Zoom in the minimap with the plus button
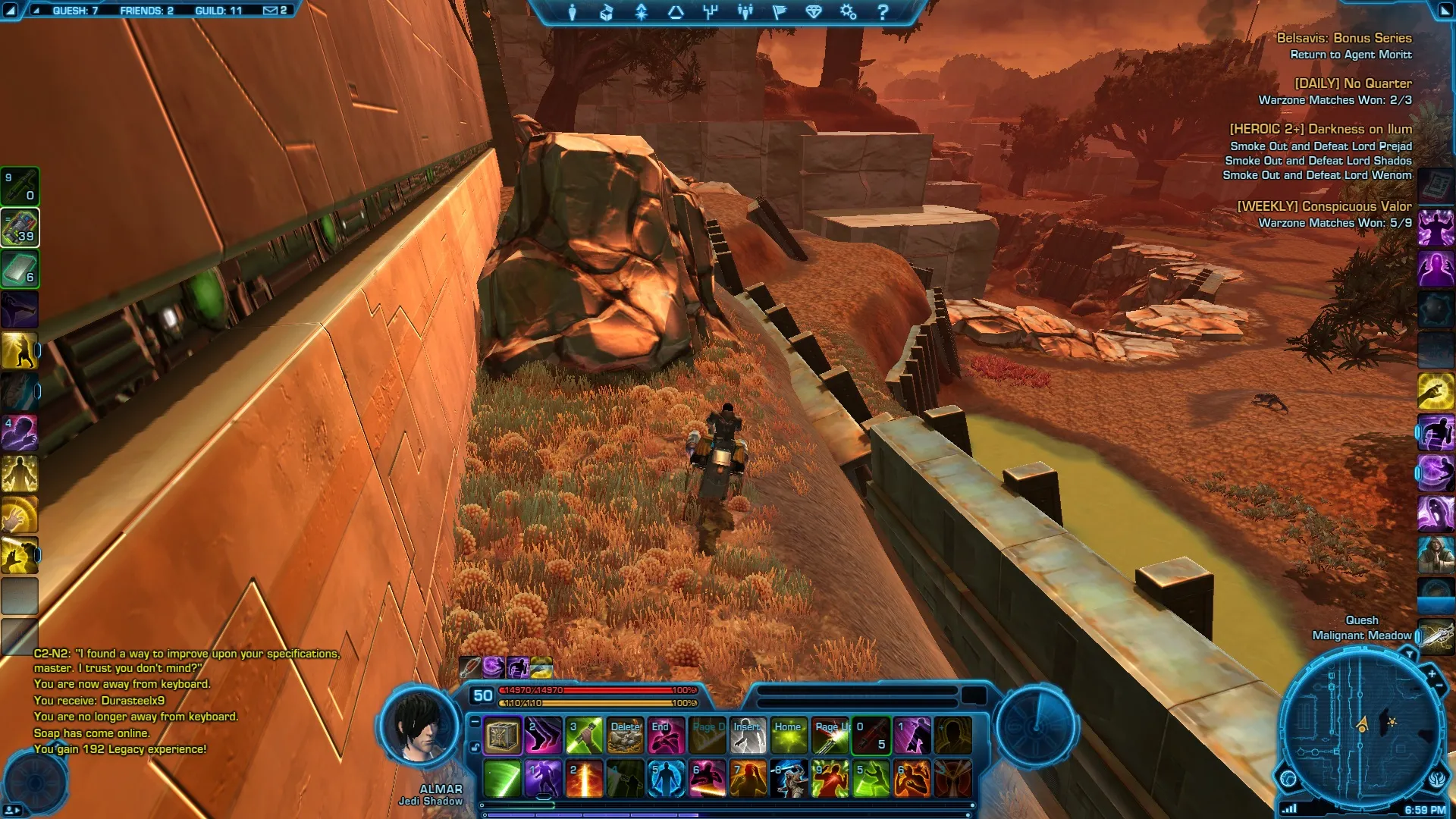This screenshot has width=1456, height=819. (x=1432, y=673)
